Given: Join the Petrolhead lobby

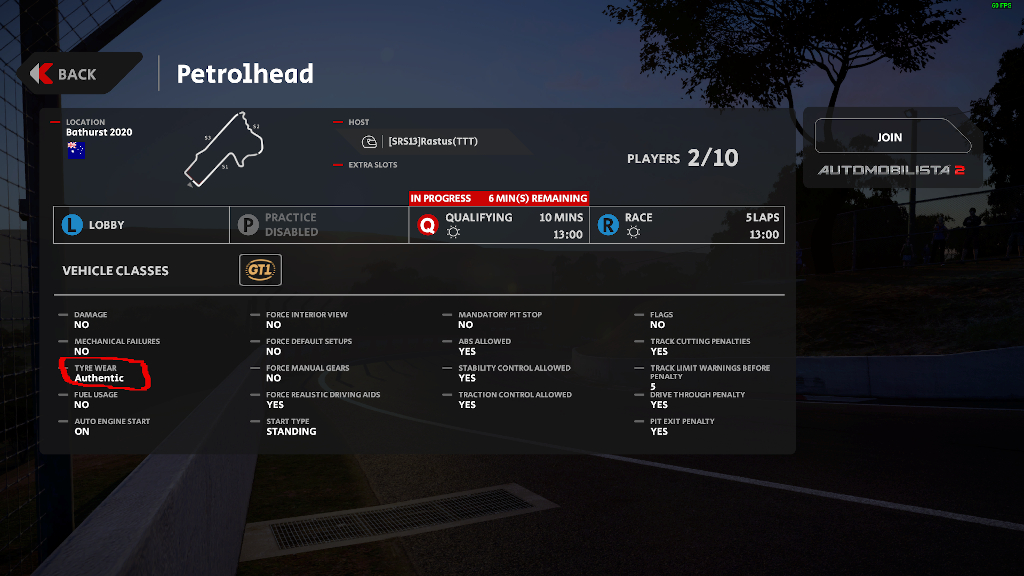Looking at the screenshot, I should [x=889, y=137].
